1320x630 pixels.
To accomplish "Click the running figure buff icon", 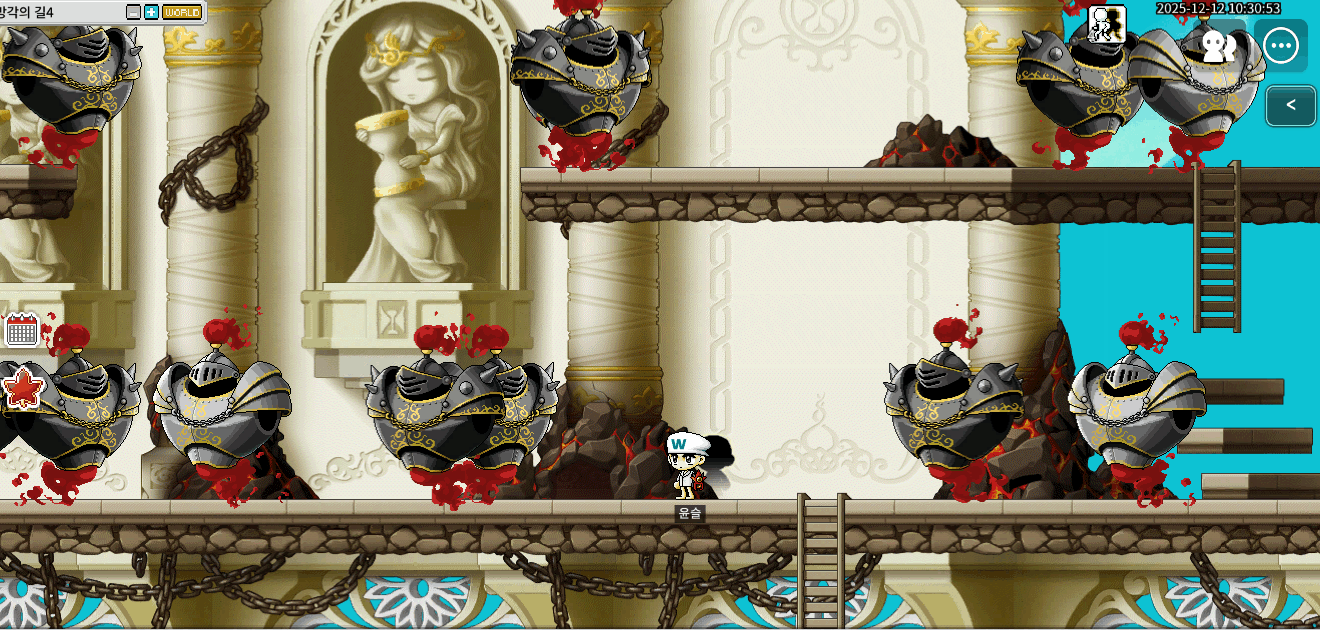I will coord(1107,23).
